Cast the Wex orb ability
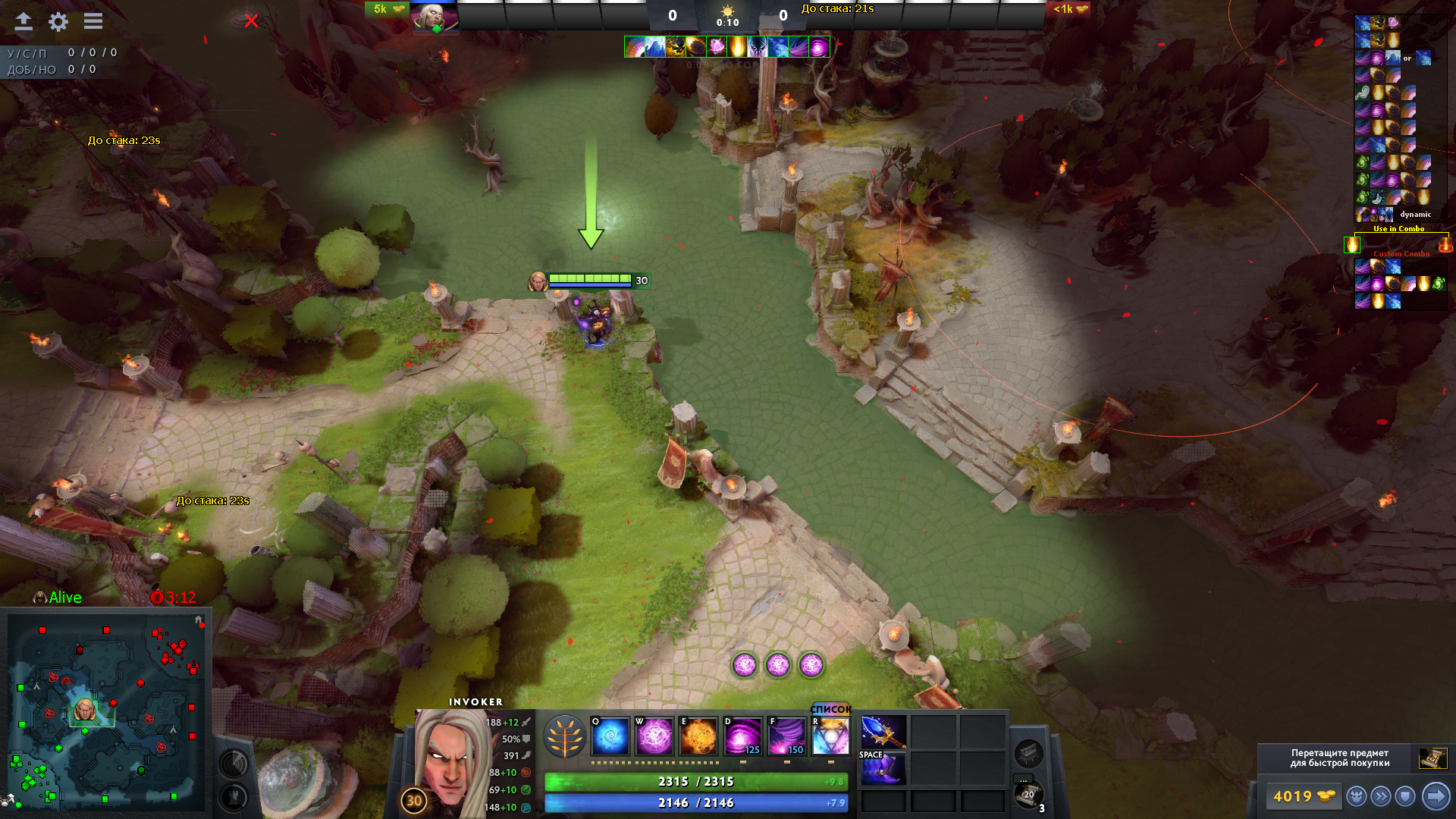This screenshot has width=1456, height=819. pos(654,736)
